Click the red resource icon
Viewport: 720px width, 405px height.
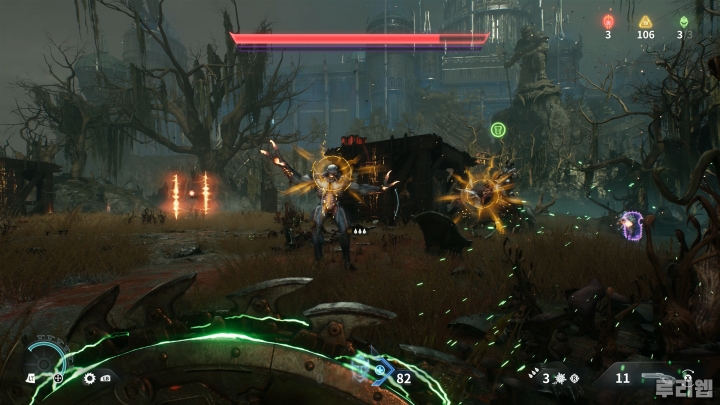point(608,20)
